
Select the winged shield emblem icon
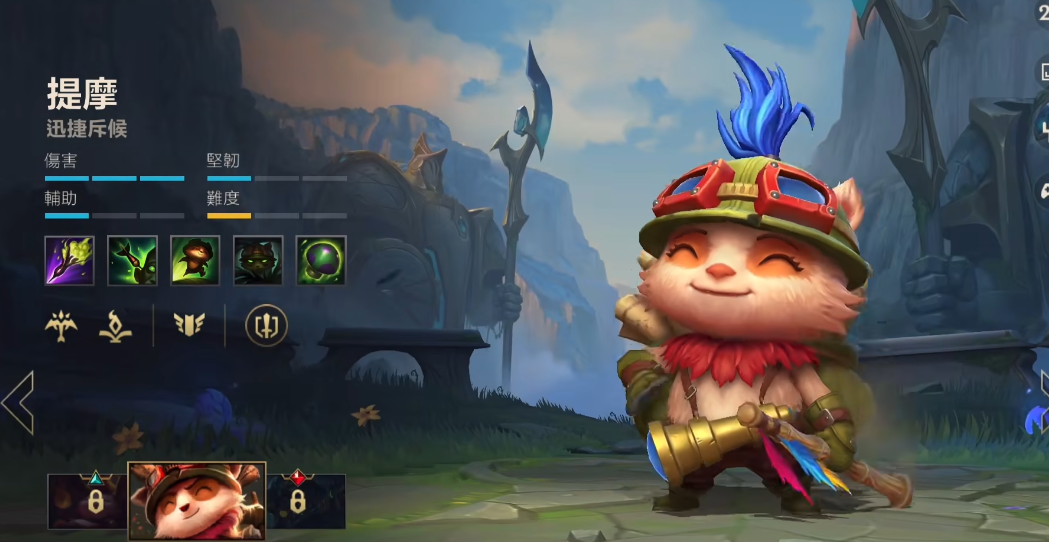click(x=189, y=325)
